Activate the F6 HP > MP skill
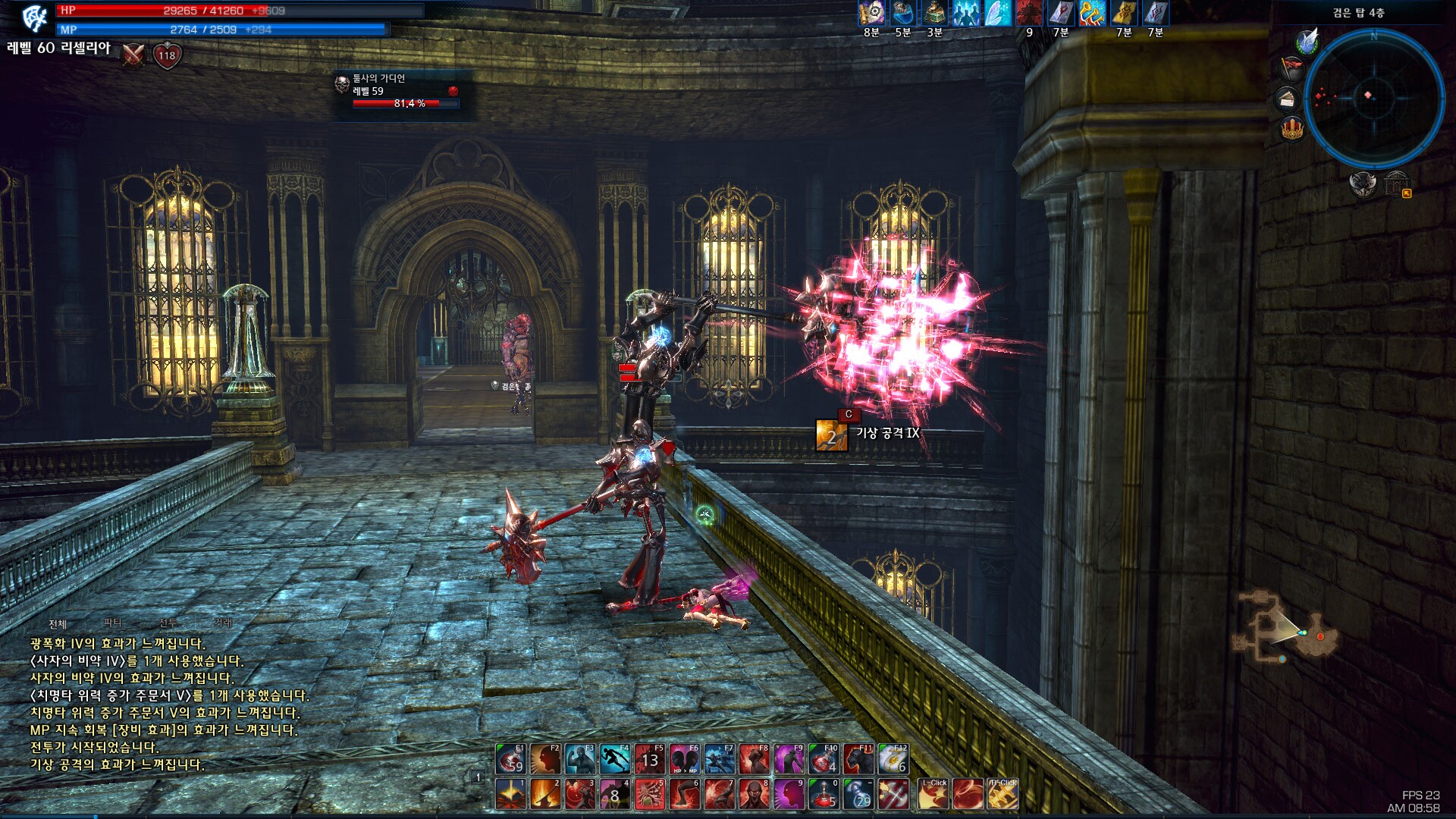Screen dimensions: 1456x819 (684, 758)
